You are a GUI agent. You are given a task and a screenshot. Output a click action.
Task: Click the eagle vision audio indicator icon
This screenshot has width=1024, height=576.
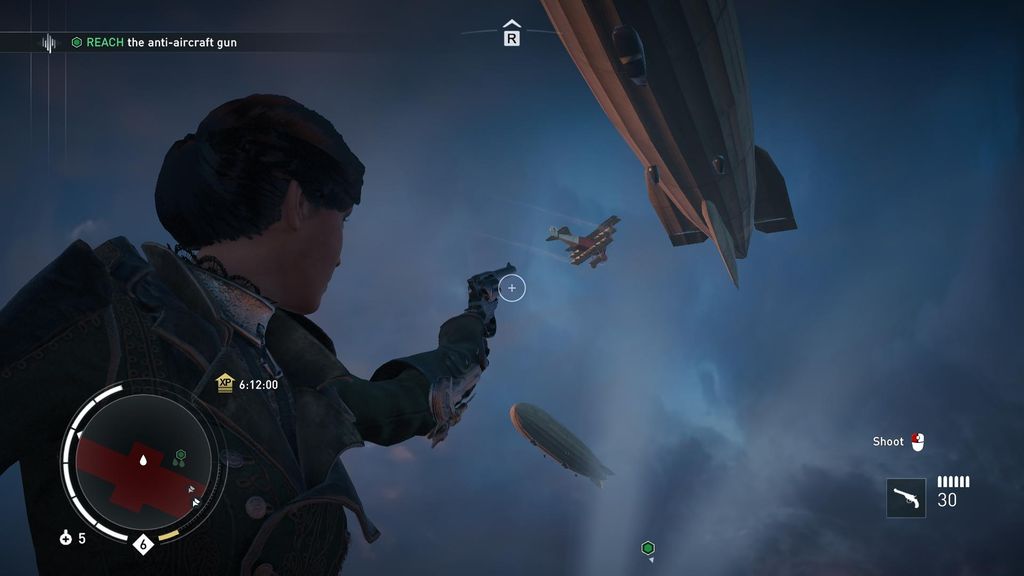coord(48,43)
